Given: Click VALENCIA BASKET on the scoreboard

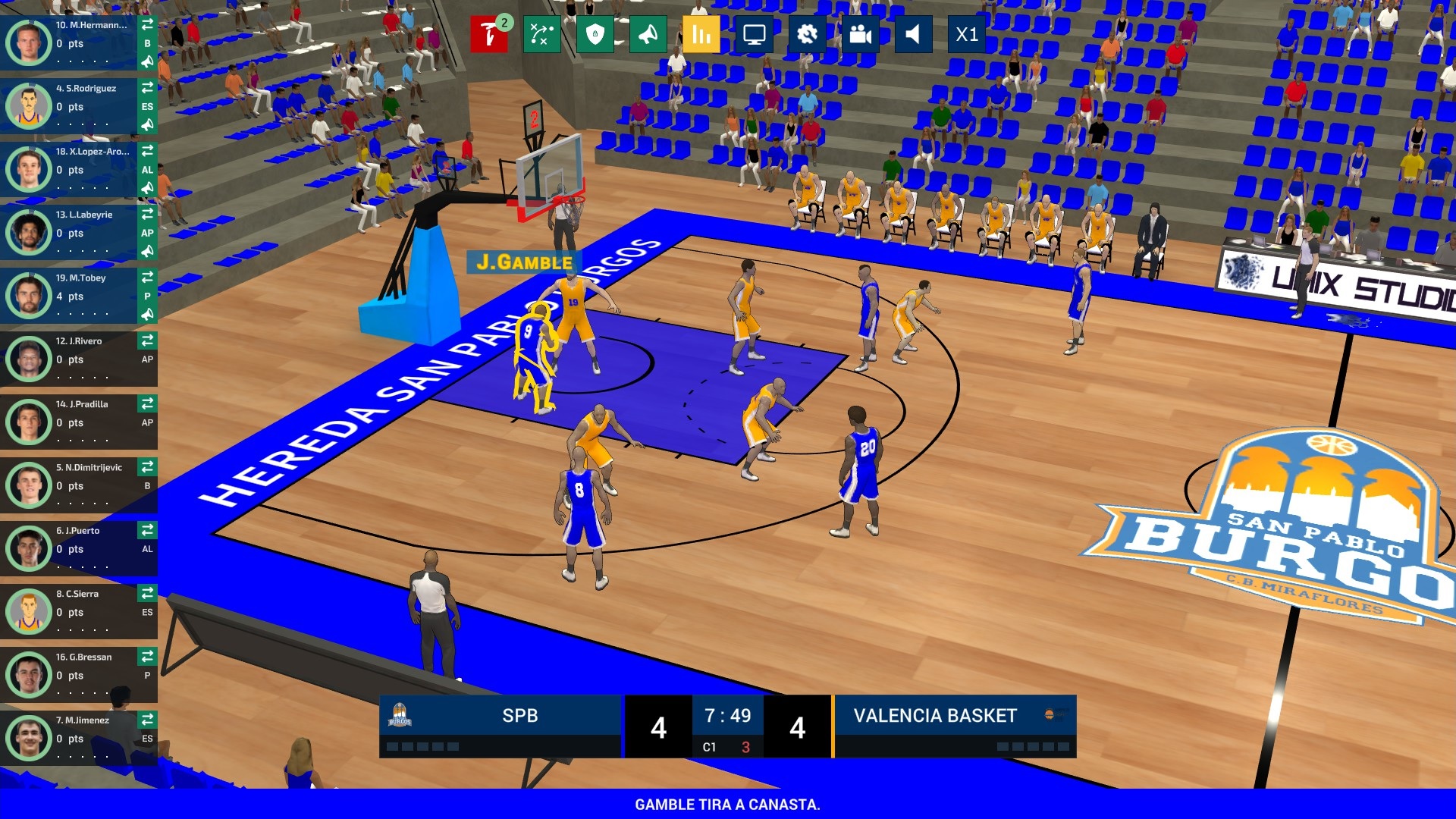Looking at the screenshot, I should tap(934, 715).
